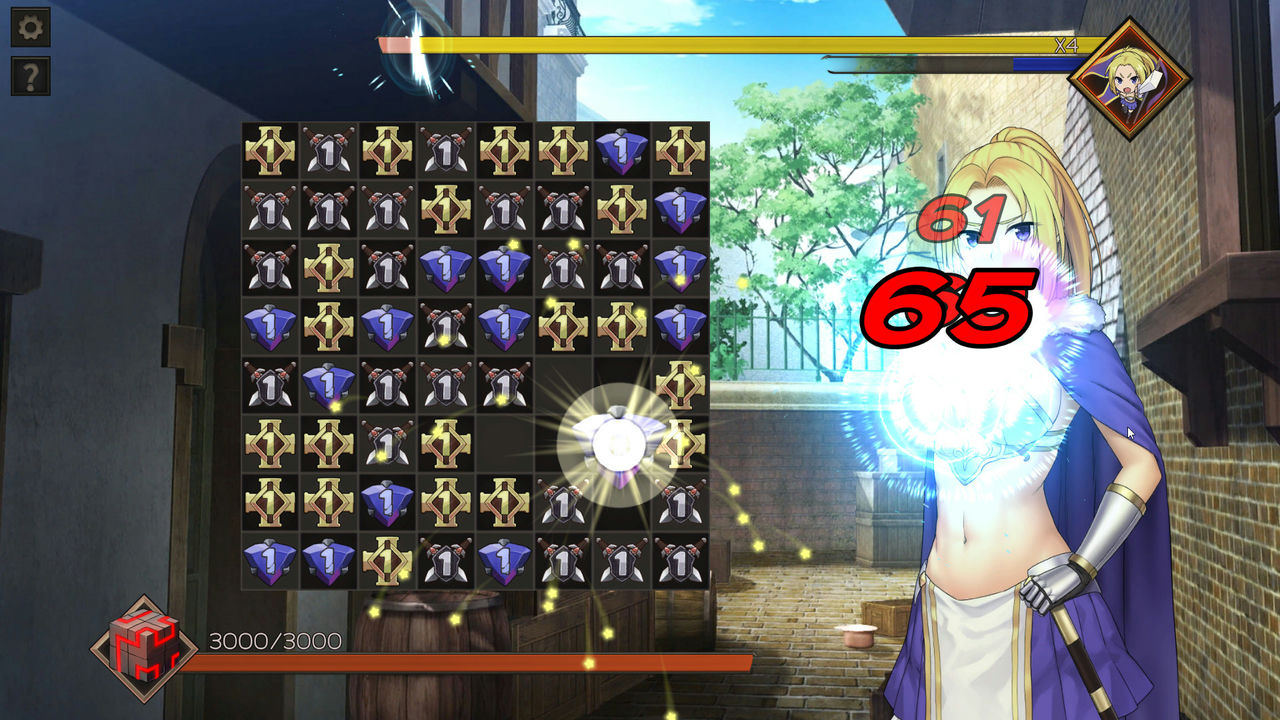Screen dimensions: 1280x720
Task: Click the enemy's yellow health bar
Action: pos(700,42)
